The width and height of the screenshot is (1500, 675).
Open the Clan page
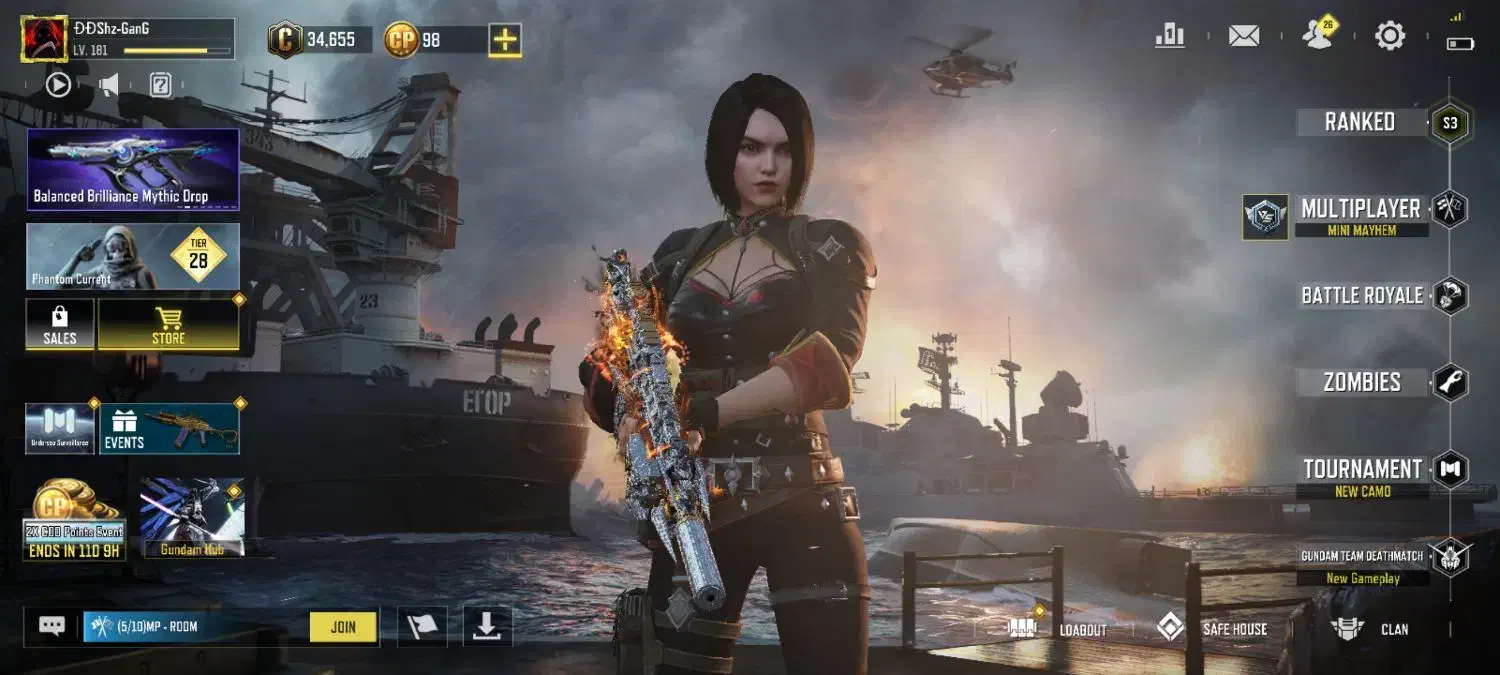click(x=1370, y=629)
